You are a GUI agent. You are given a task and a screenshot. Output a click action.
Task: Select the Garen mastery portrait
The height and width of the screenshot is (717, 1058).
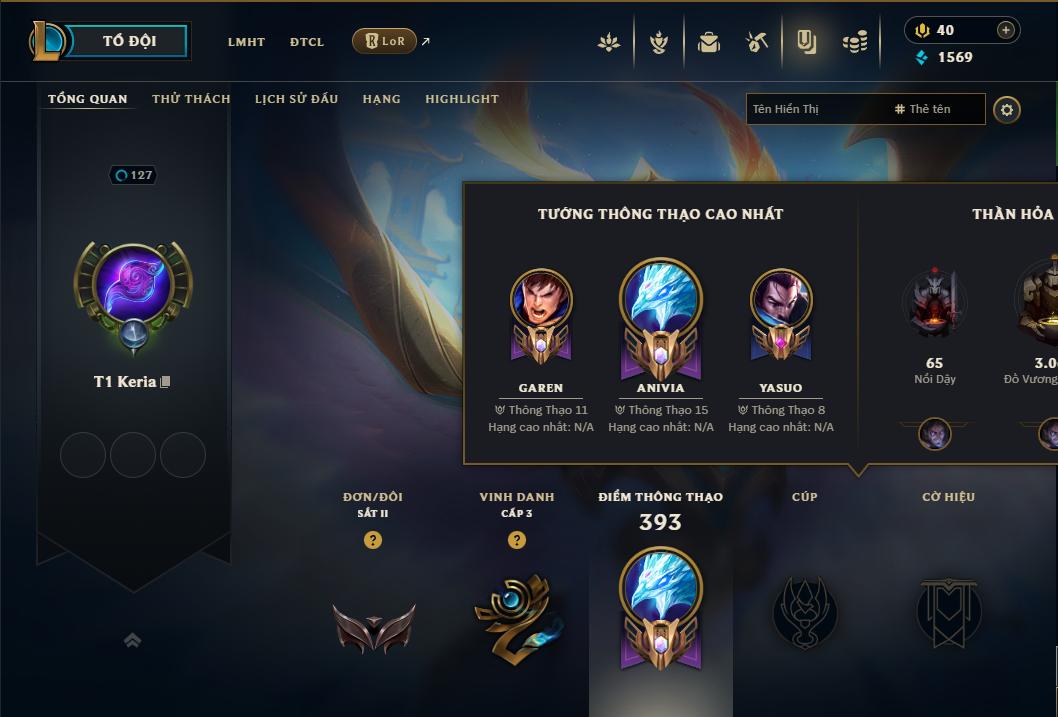point(541,302)
